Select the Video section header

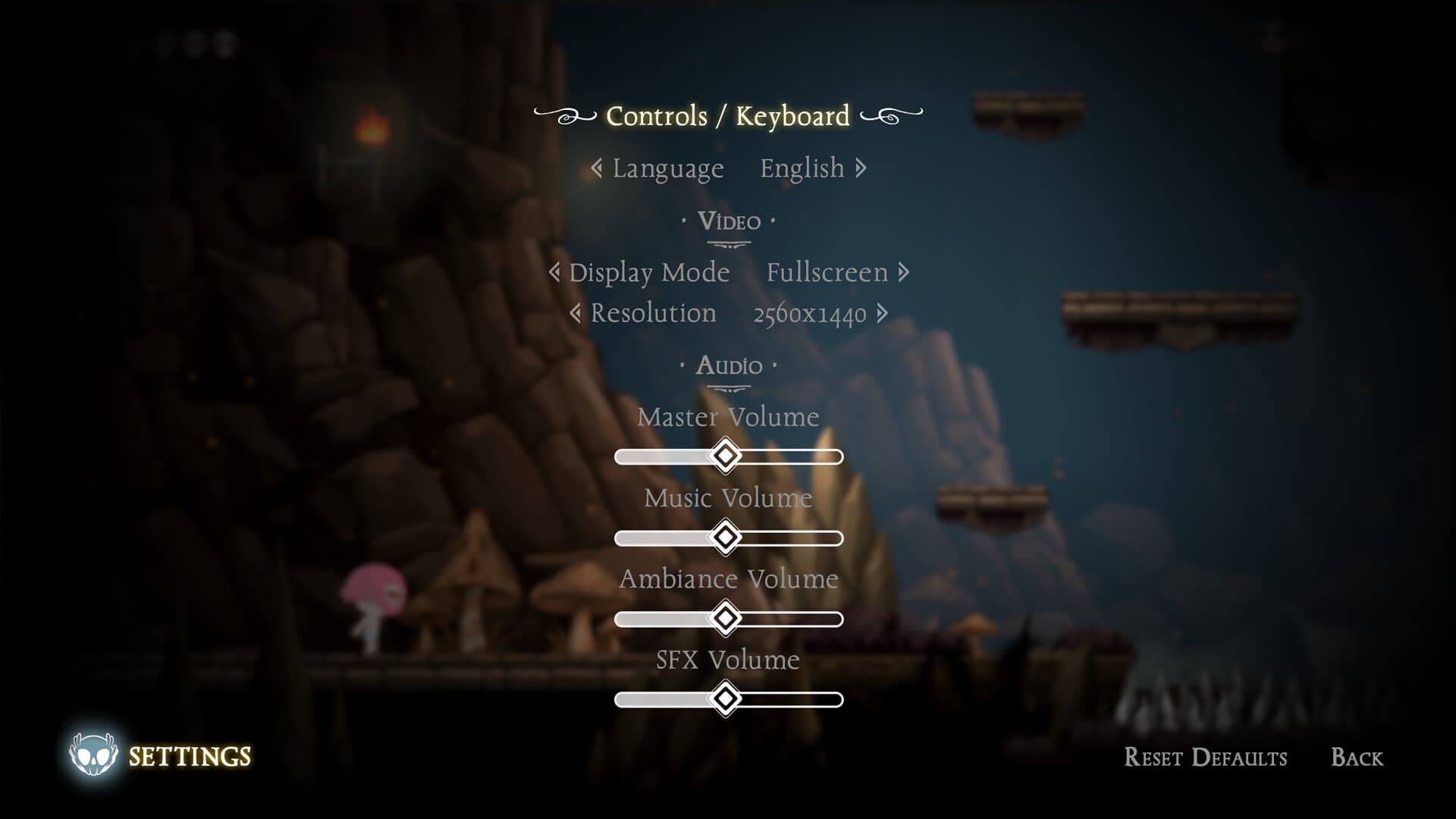pos(730,221)
